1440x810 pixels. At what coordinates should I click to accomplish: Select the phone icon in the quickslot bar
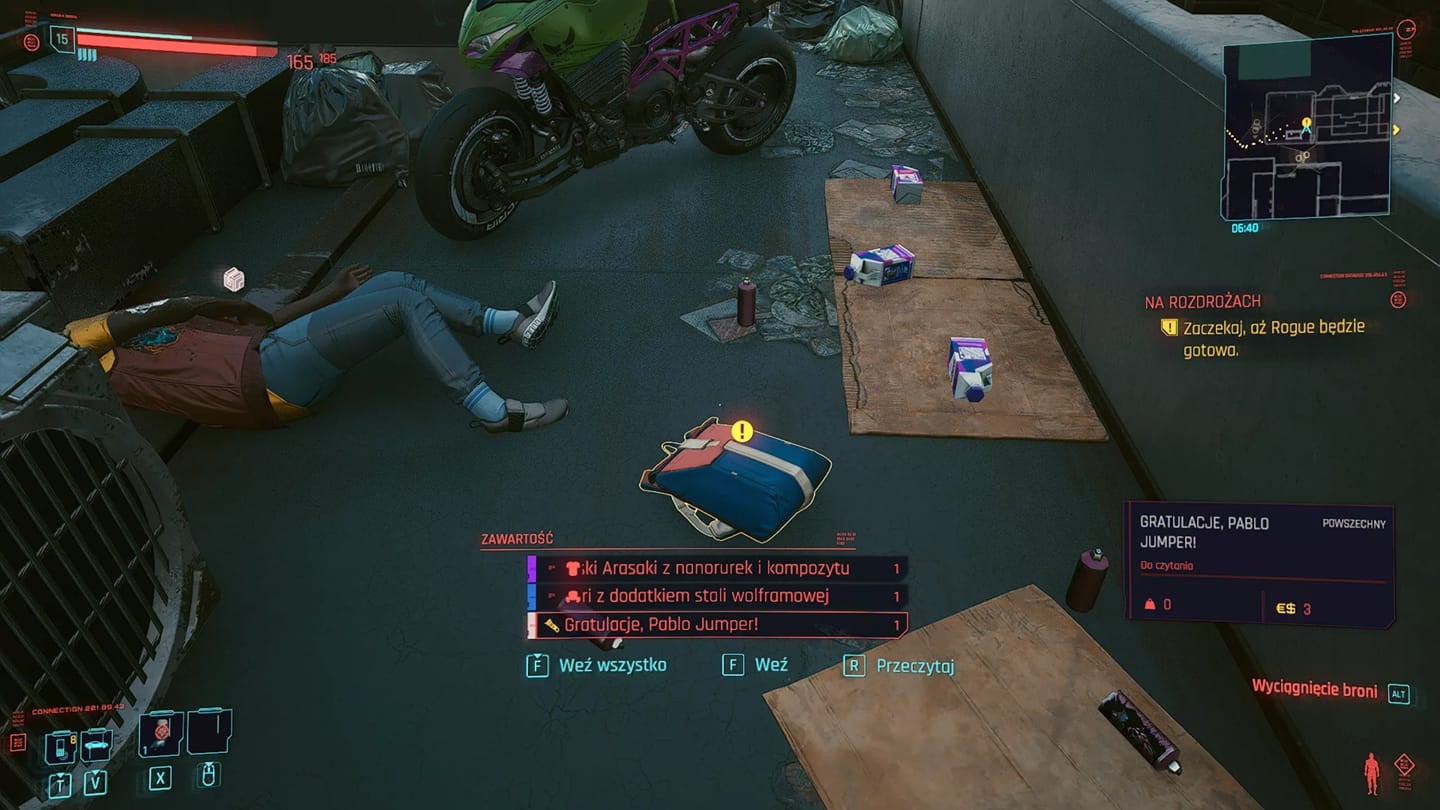tap(60, 746)
